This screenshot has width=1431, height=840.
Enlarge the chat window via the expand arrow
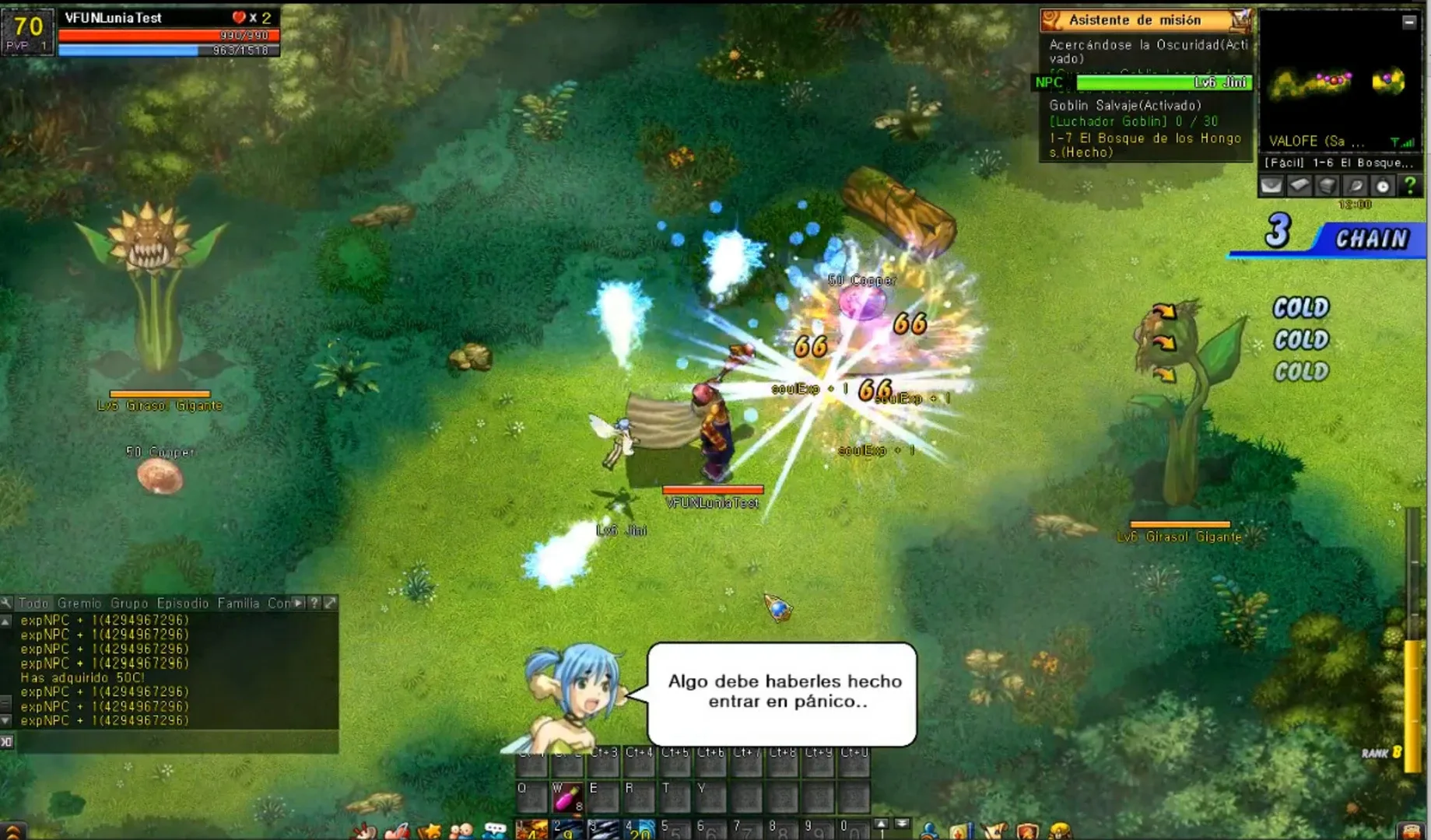click(331, 603)
